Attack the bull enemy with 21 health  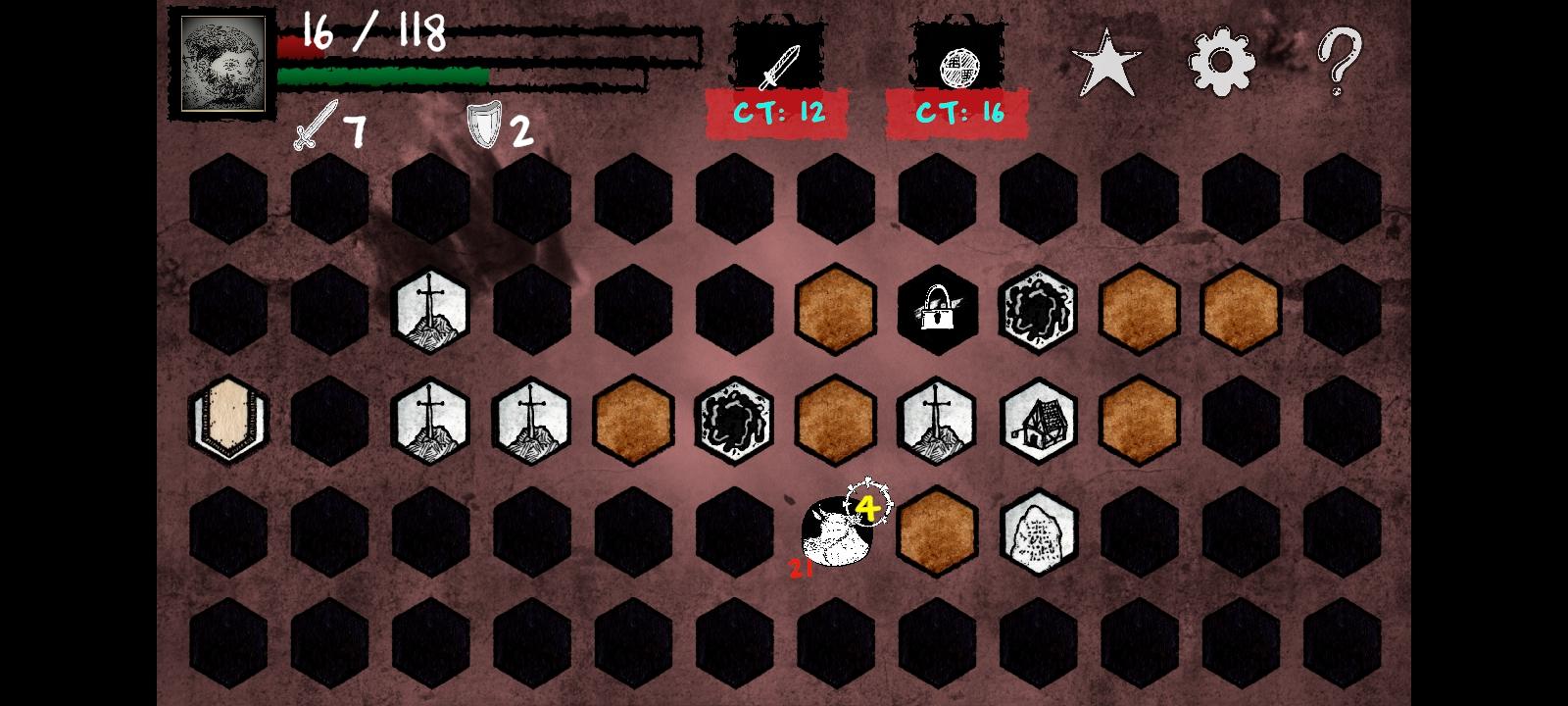[835, 534]
